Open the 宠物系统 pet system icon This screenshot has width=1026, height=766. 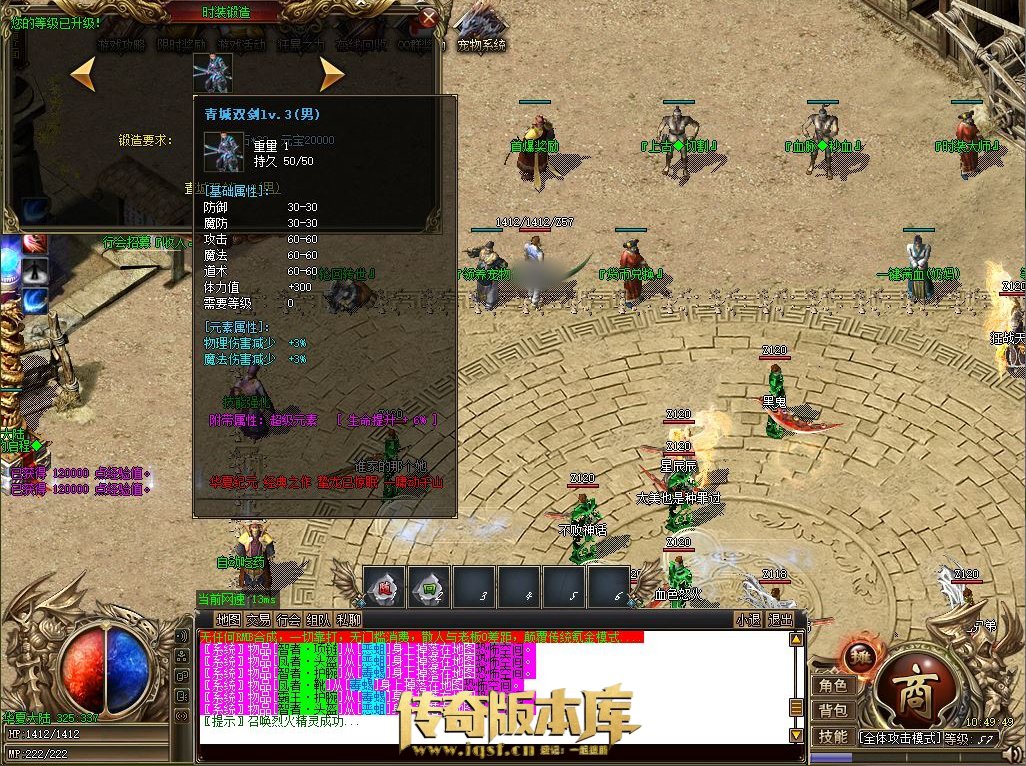point(481,30)
